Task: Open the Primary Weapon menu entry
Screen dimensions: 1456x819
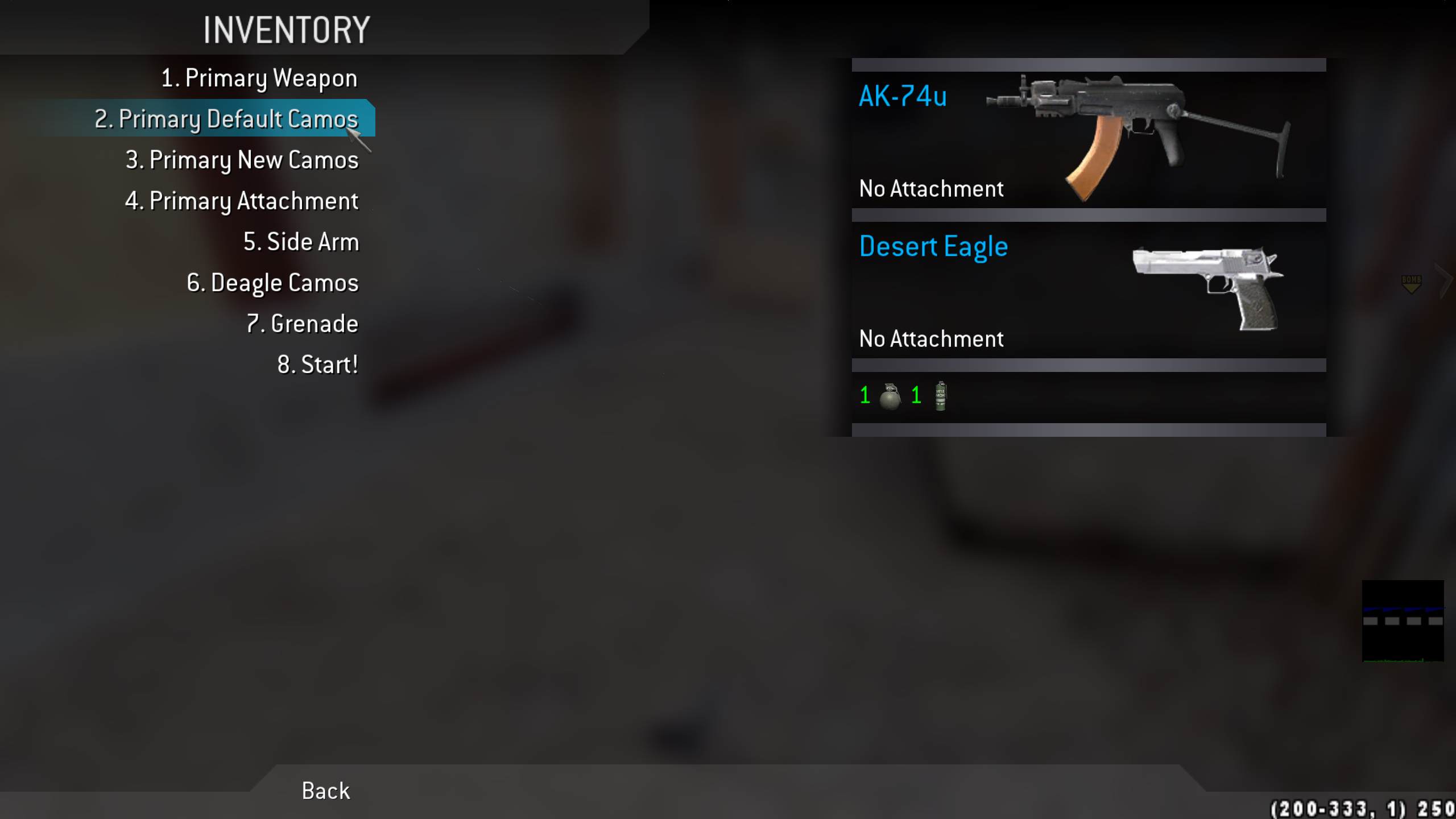Action: [259, 78]
